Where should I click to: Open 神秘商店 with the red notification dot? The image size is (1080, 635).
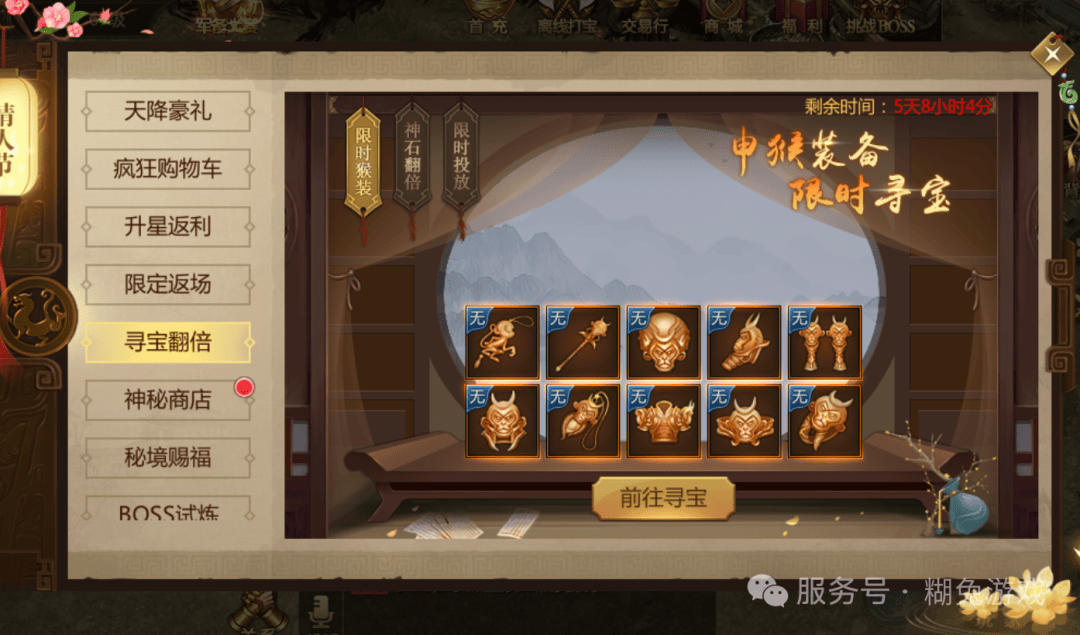(167, 401)
